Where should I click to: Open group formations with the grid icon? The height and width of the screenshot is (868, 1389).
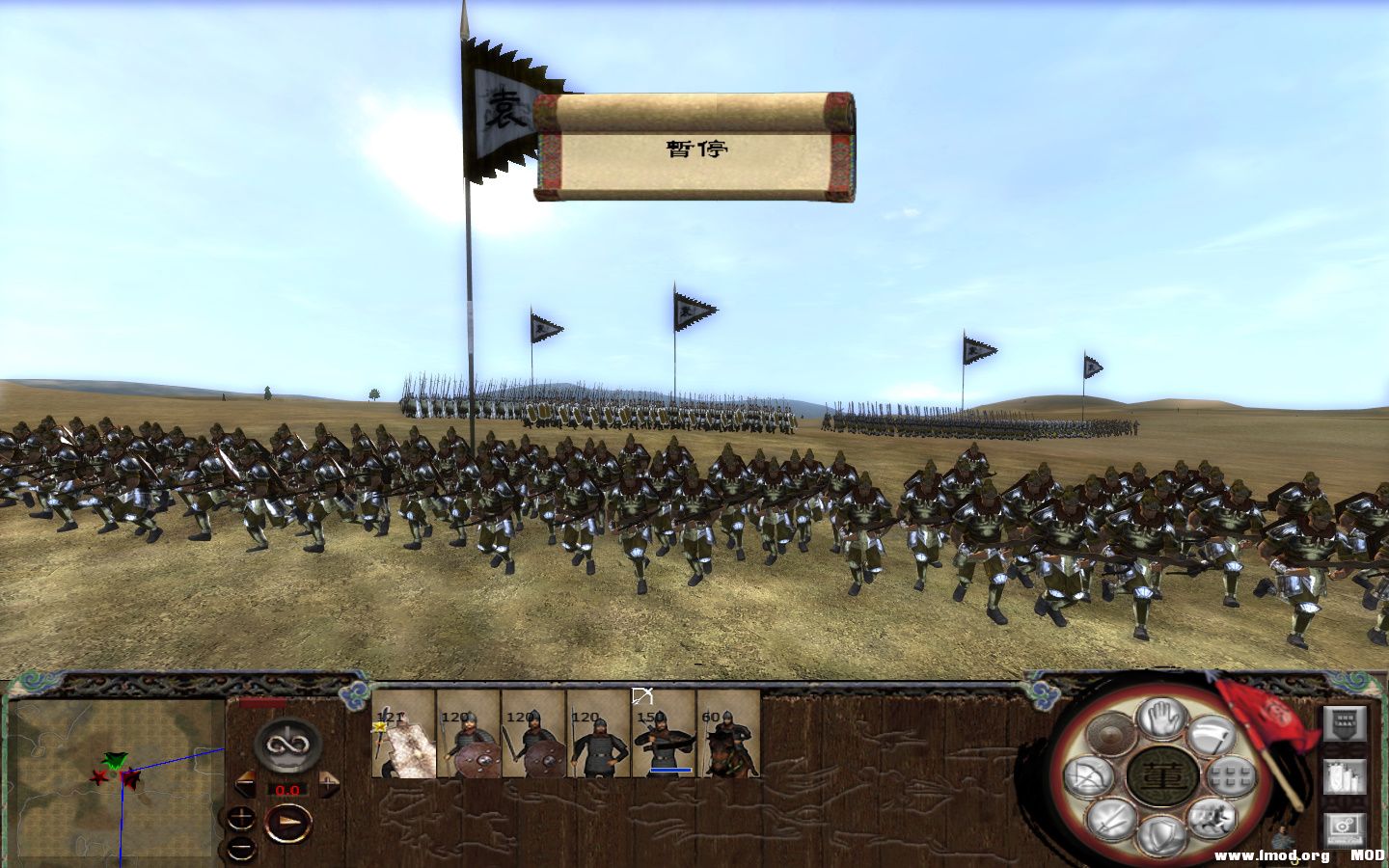(1230, 776)
